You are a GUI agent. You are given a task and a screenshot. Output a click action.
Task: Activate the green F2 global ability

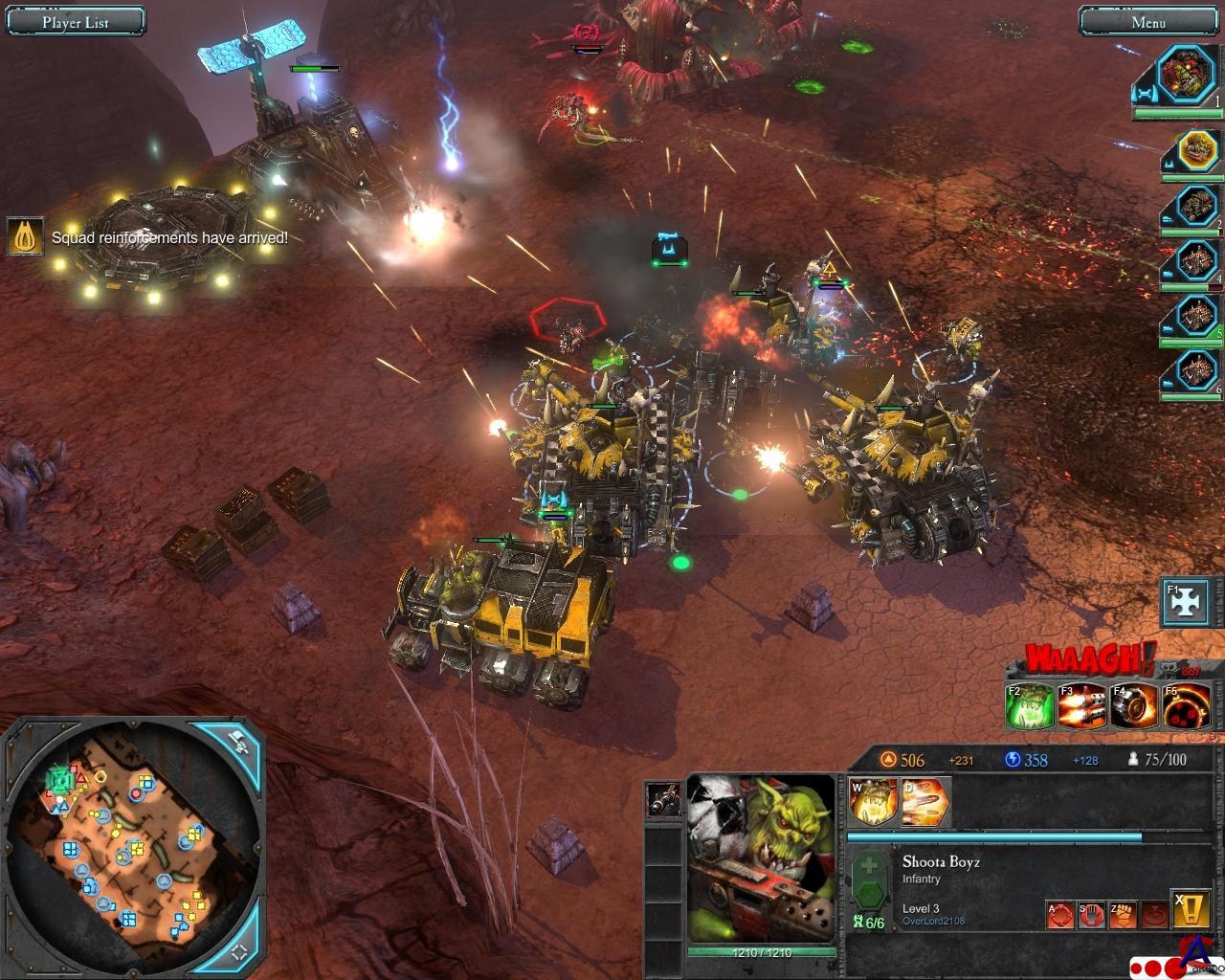pos(1030,706)
